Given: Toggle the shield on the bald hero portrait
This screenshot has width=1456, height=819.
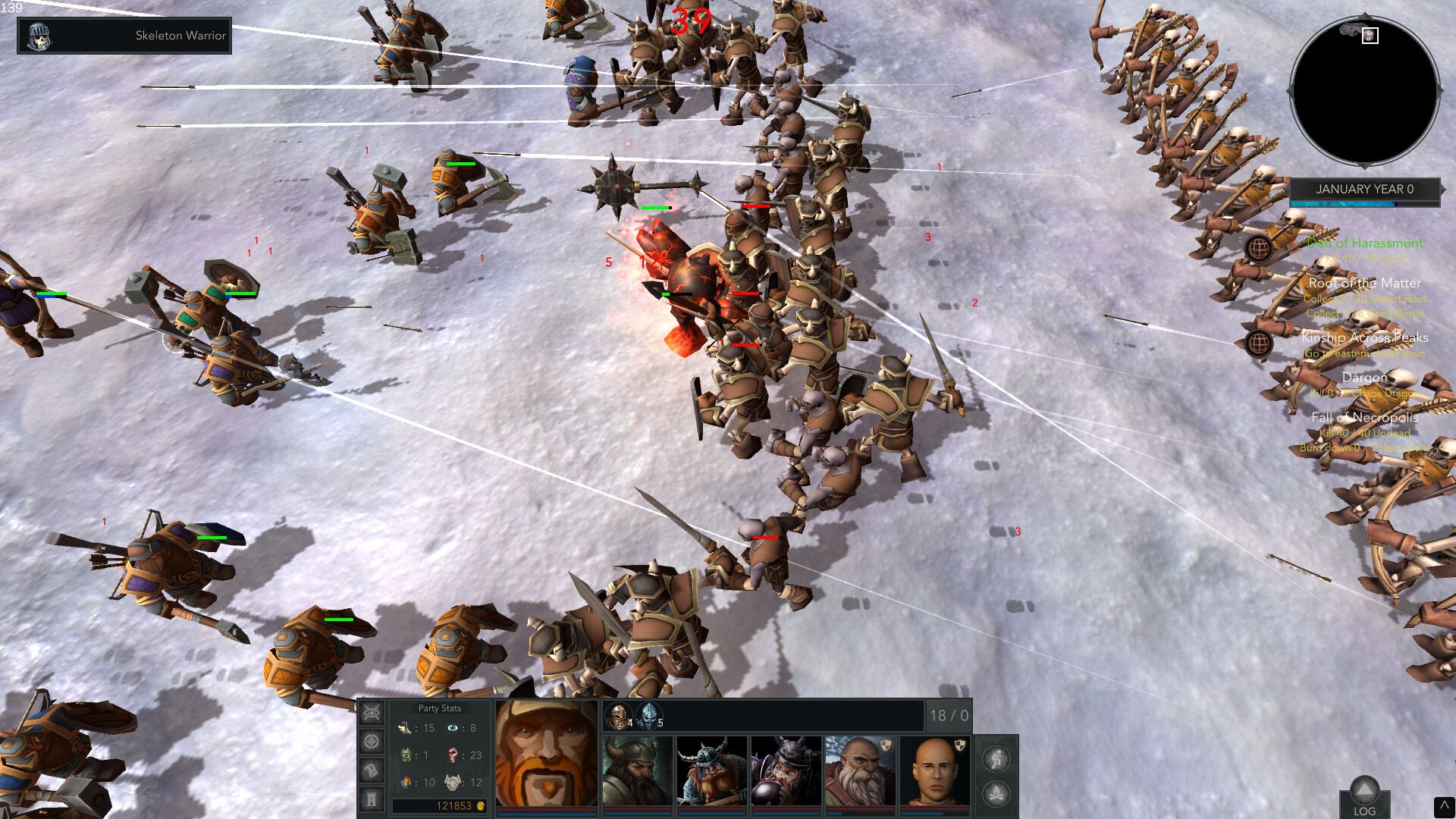Looking at the screenshot, I should (x=960, y=745).
